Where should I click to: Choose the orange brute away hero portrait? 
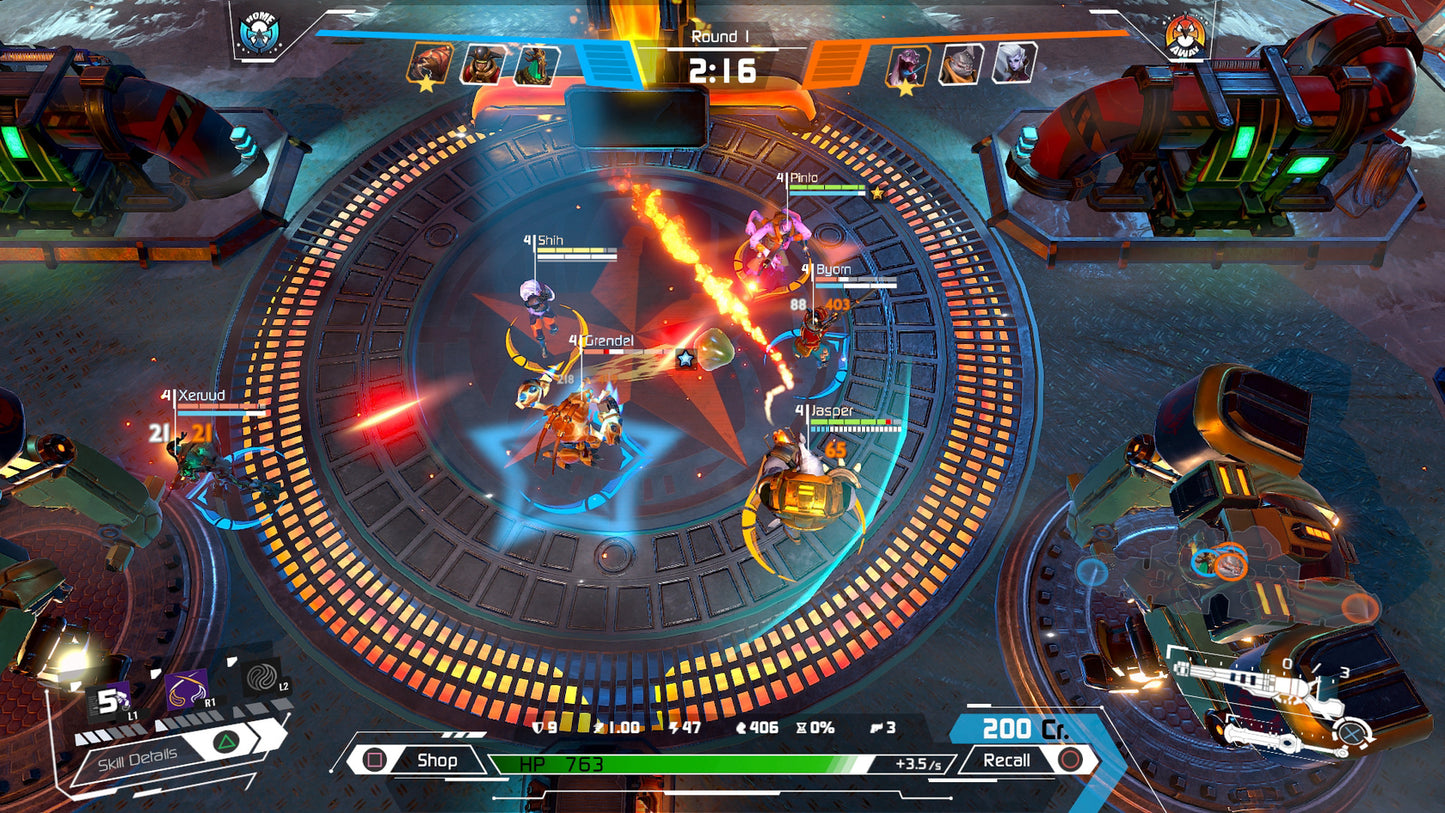point(962,64)
